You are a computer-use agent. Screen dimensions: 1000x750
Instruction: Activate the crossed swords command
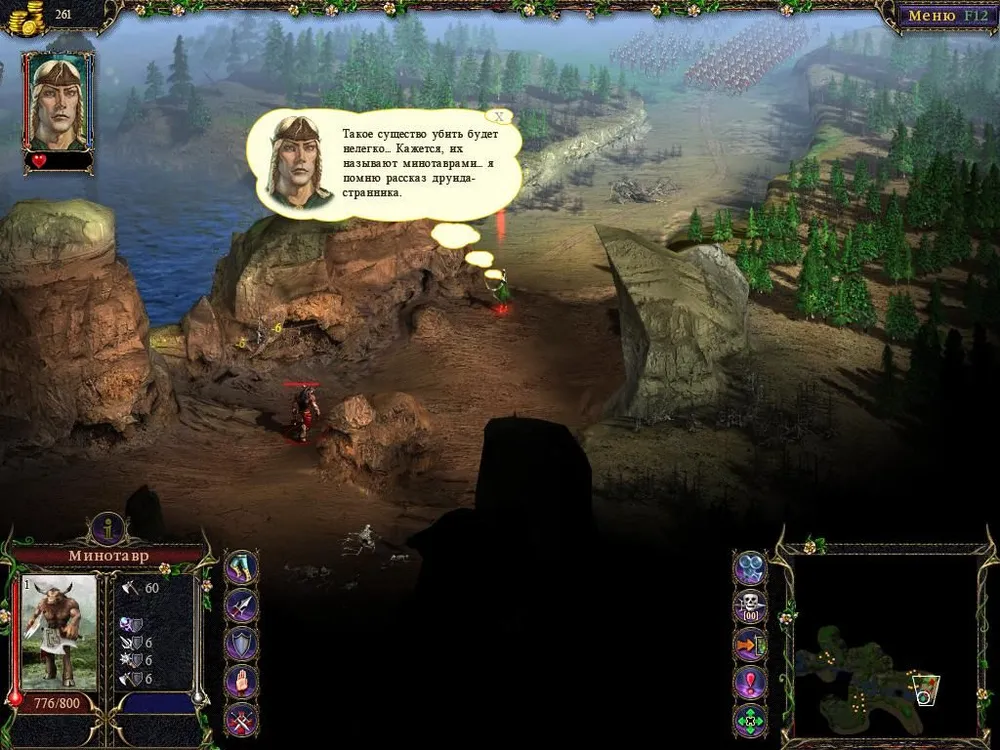[241, 719]
